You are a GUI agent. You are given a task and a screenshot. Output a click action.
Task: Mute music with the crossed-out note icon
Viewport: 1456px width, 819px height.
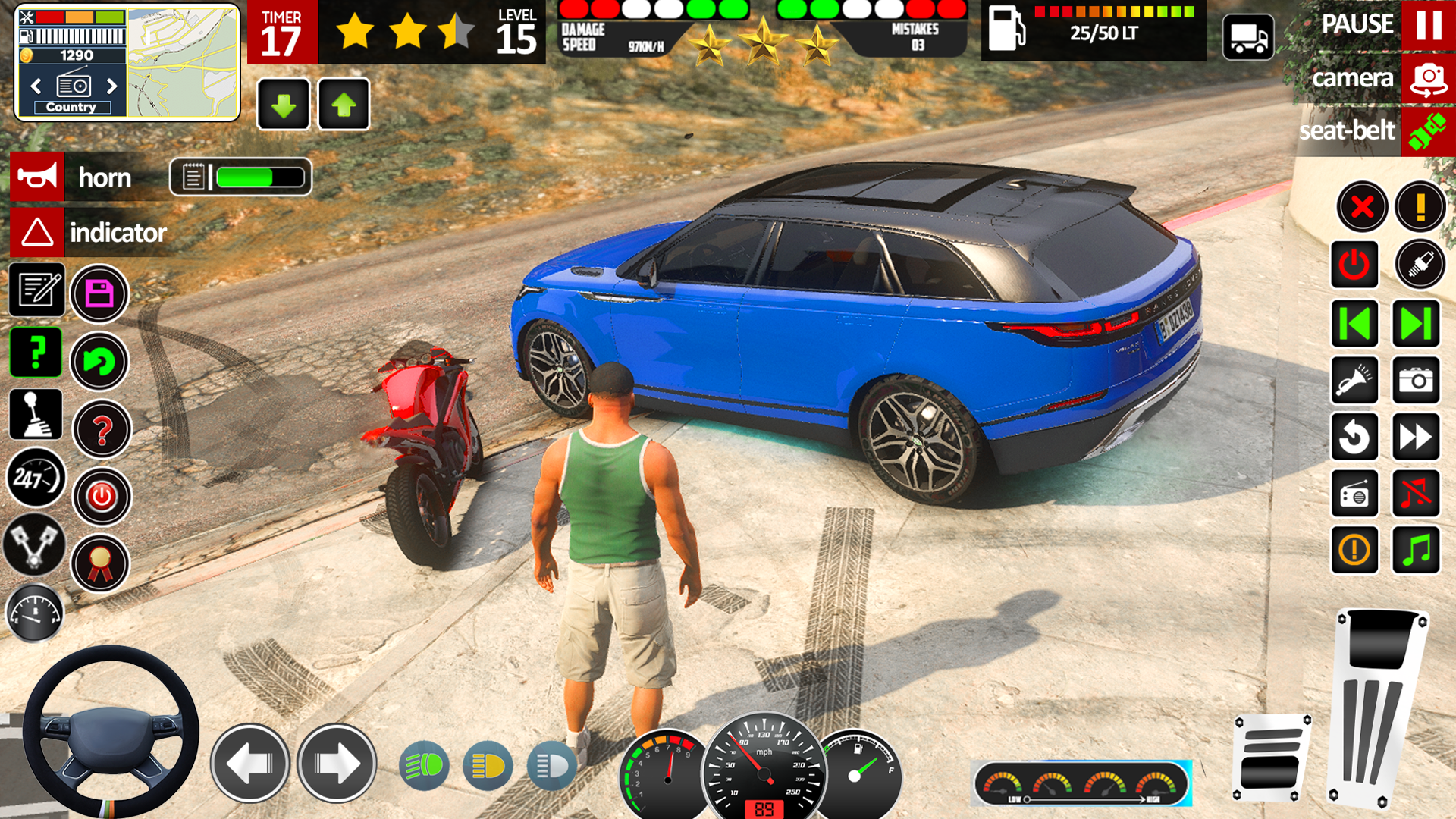1416,494
